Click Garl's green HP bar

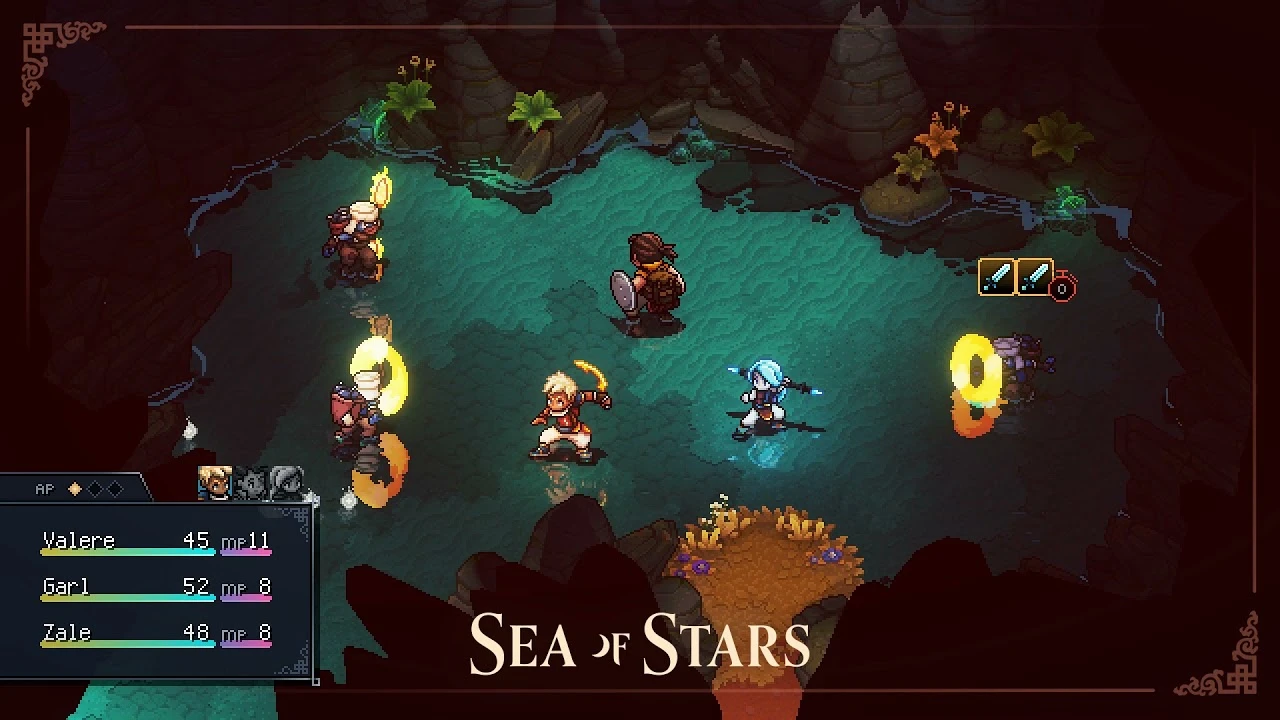pos(128,598)
